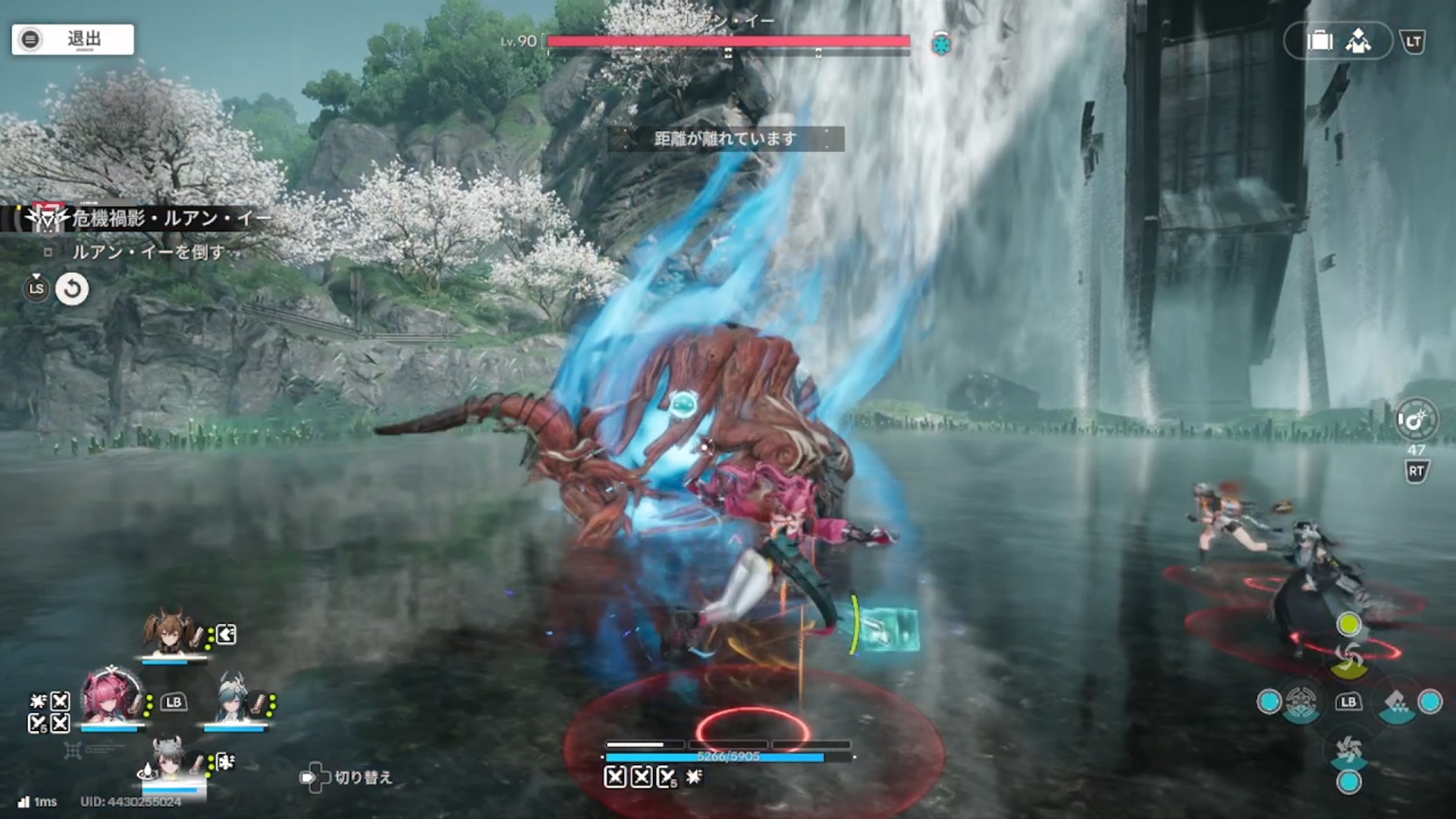Screen dimensions: 1456x819
Task: Switch to the brown twin-tail character portrait
Action: click(171, 632)
